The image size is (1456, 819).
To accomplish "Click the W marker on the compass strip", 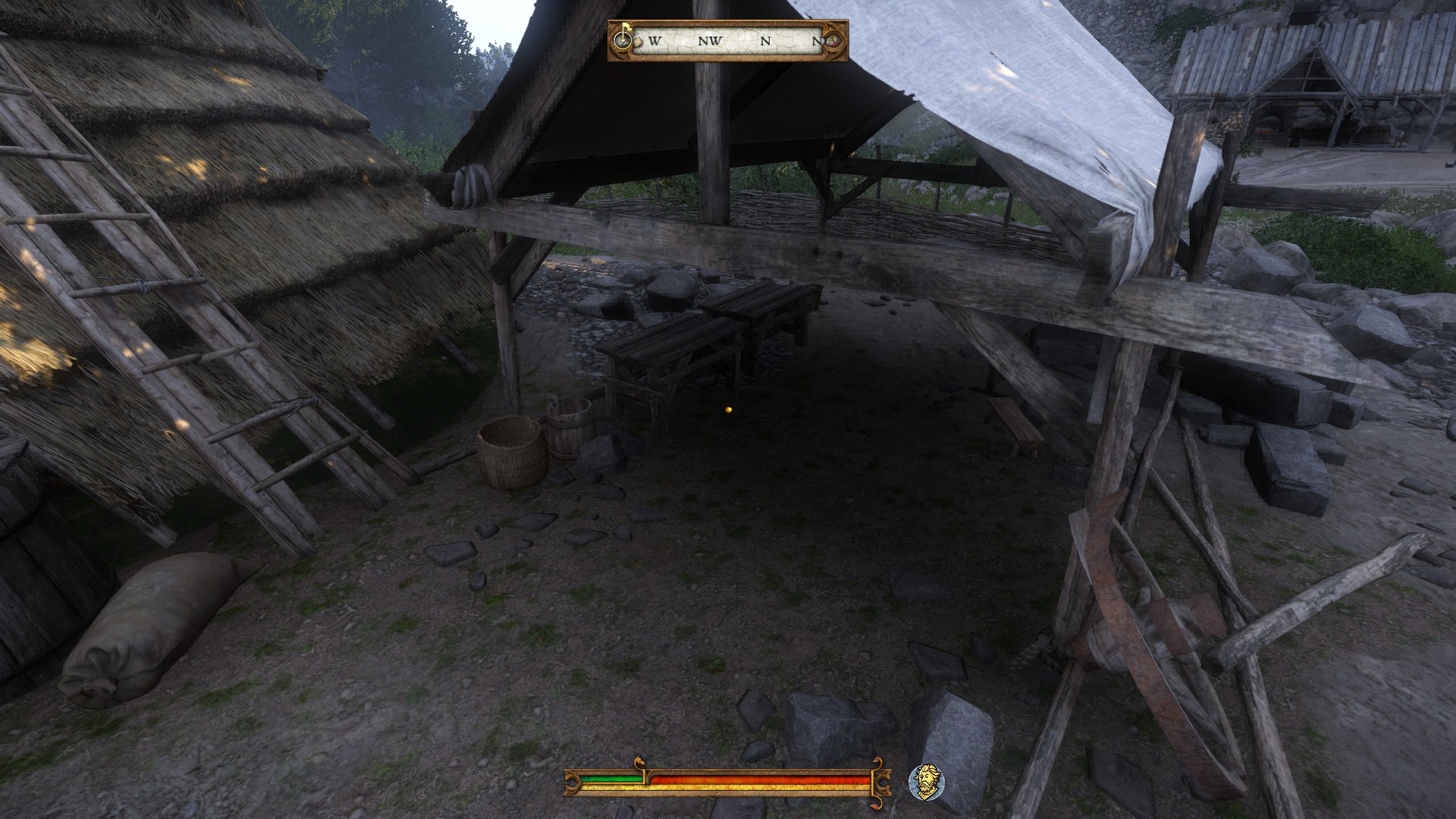I will click(x=655, y=41).
